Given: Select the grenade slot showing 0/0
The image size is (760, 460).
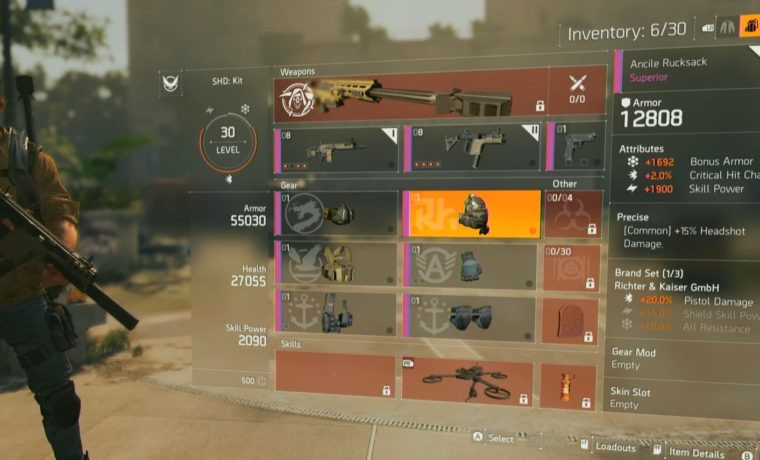Looking at the screenshot, I should coord(577,91).
